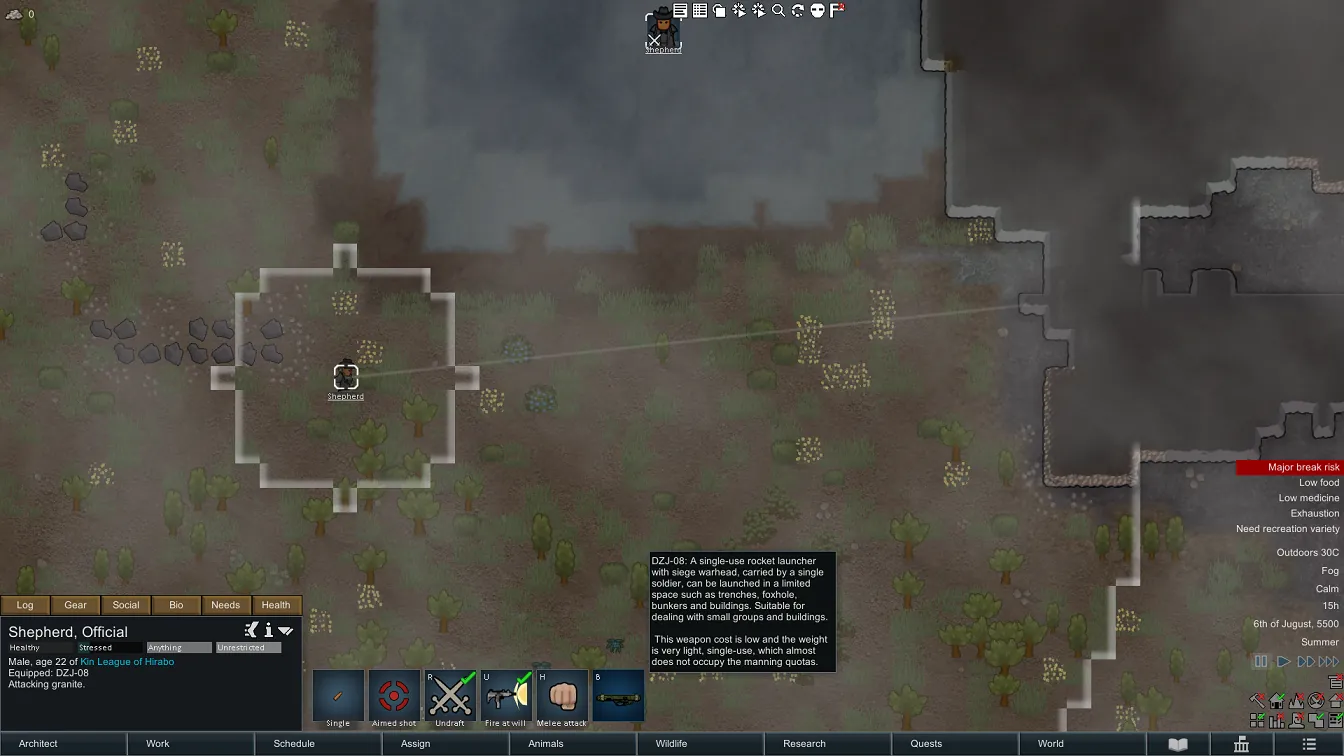Open the Major break risk alert
Image resolution: width=1344 pixels, height=756 pixels.
click(x=1289, y=467)
